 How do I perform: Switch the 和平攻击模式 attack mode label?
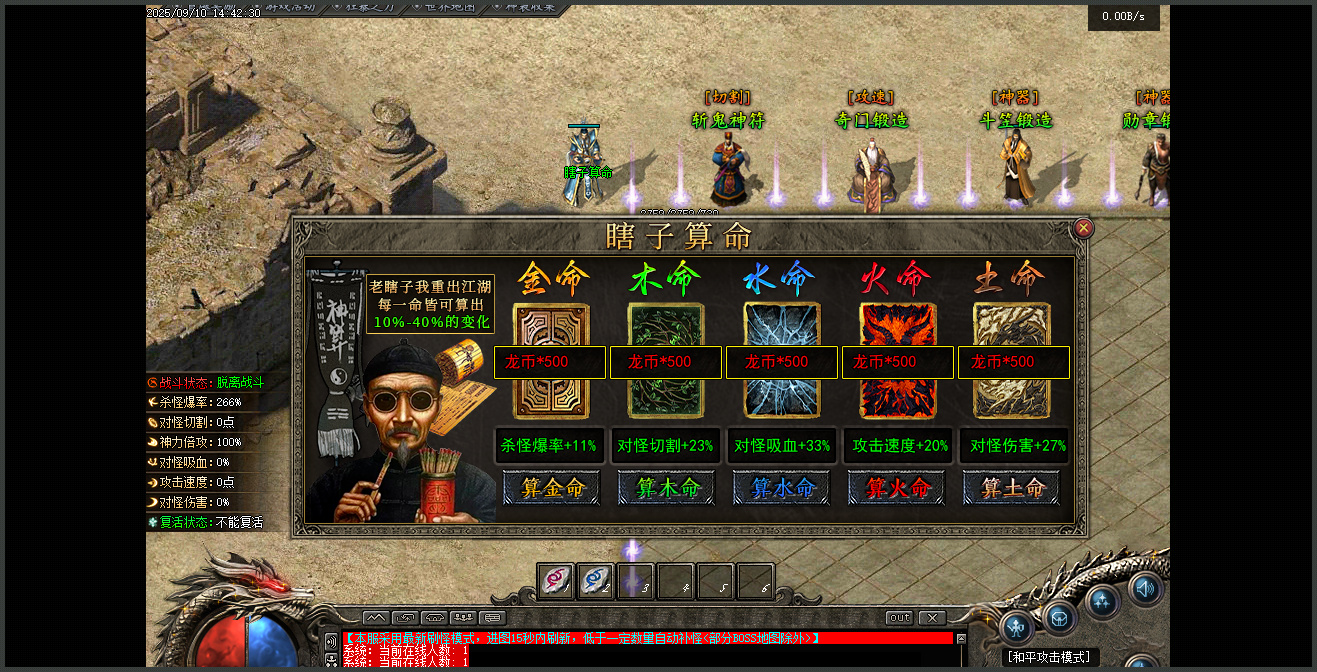click(x=1048, y=657)
